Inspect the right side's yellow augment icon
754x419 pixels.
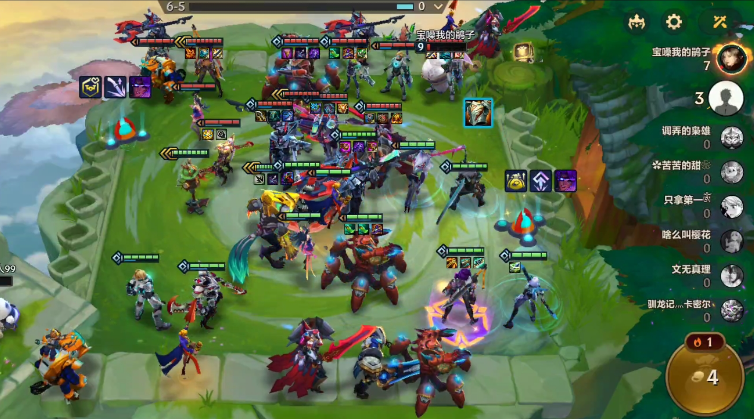(x=516, y=181)
